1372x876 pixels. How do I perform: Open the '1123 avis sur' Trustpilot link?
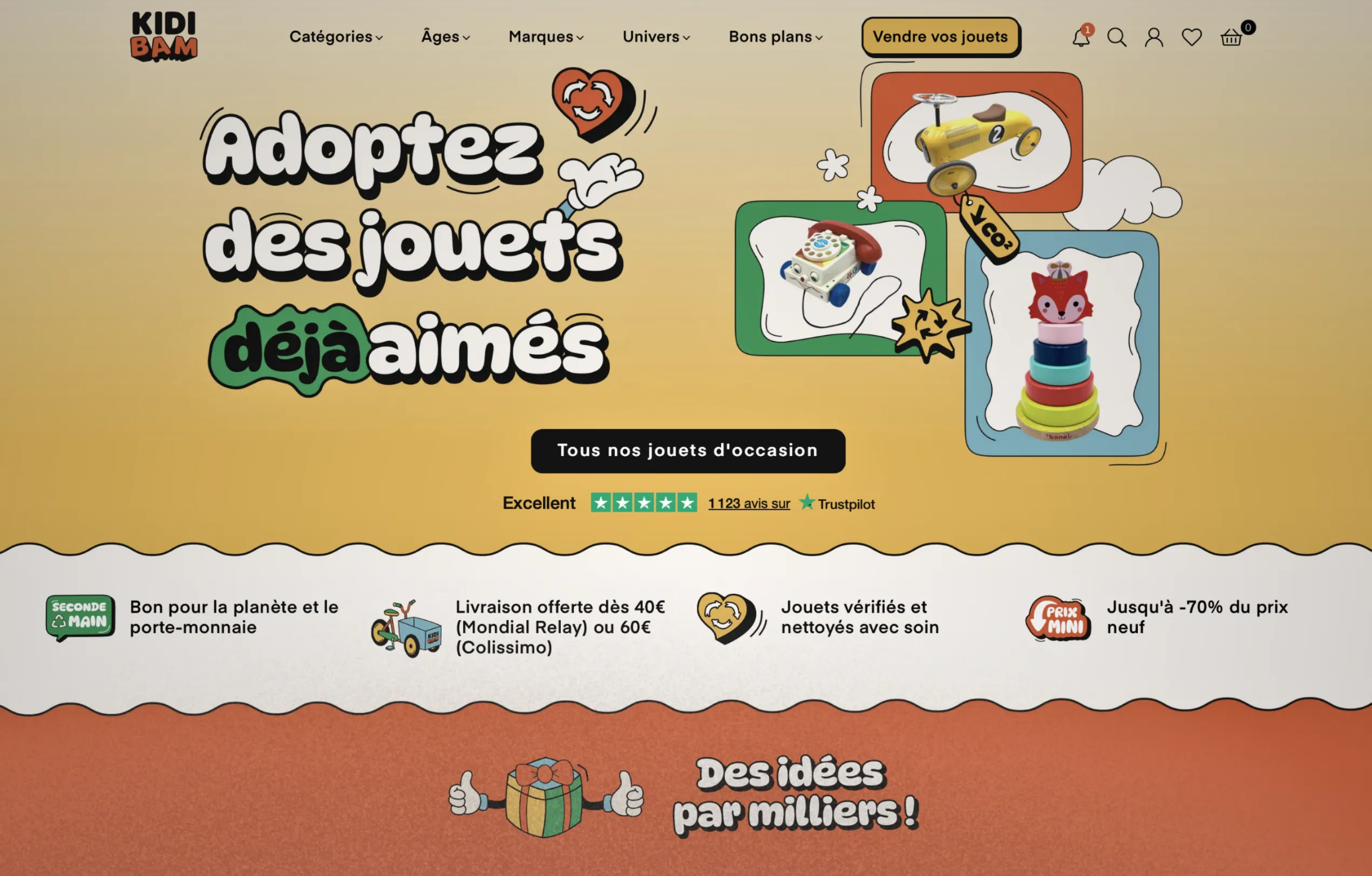749,503
